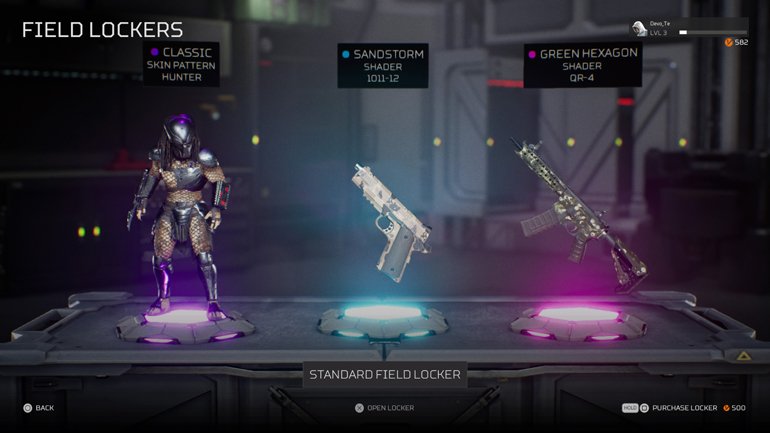Purchase a locker for 500

(690, 408)
